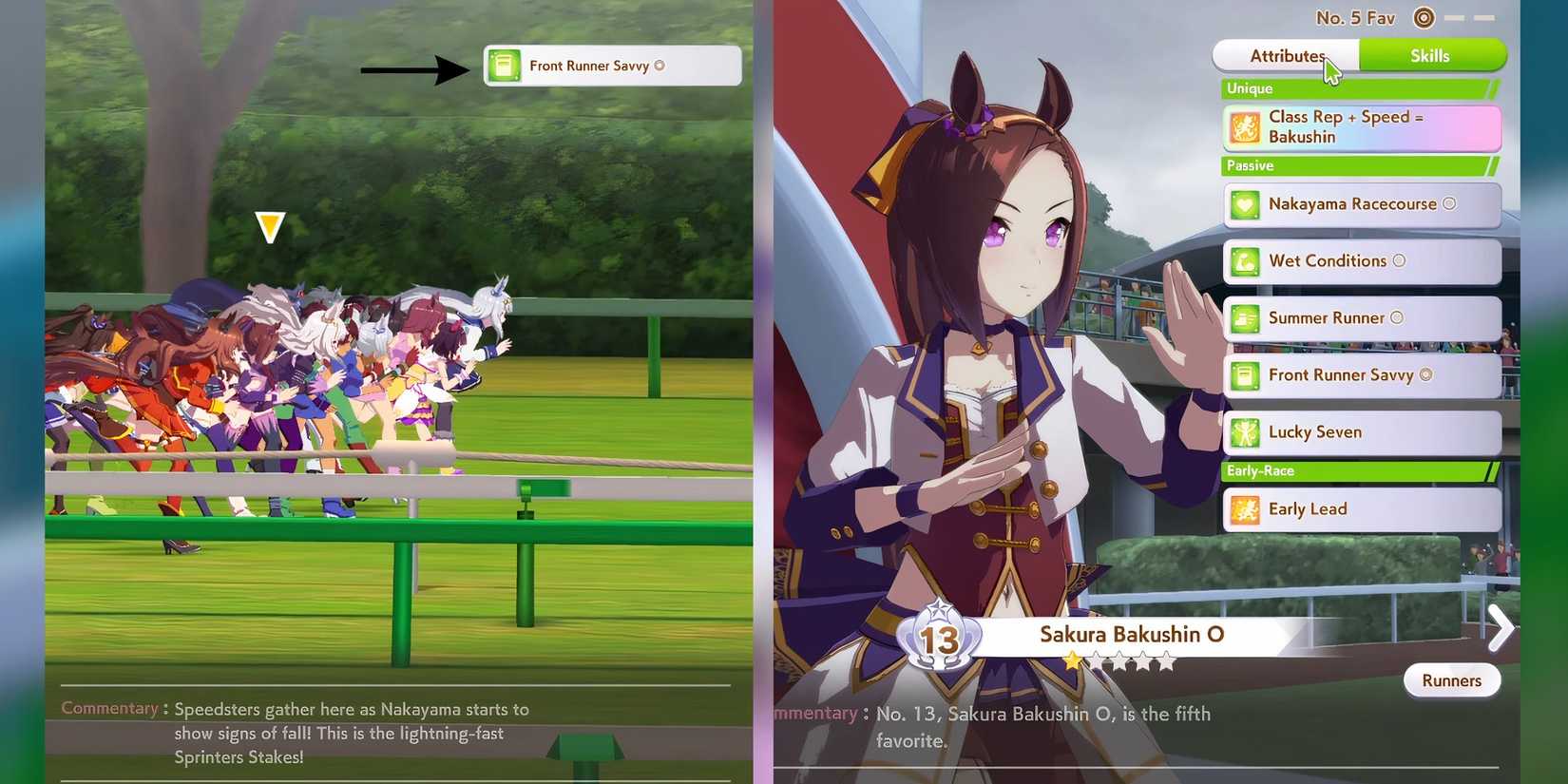The height and width of the screenshot is (784, 1568).
Task: Select the Early Lead skill icon
Action: tap(1246, 509)
